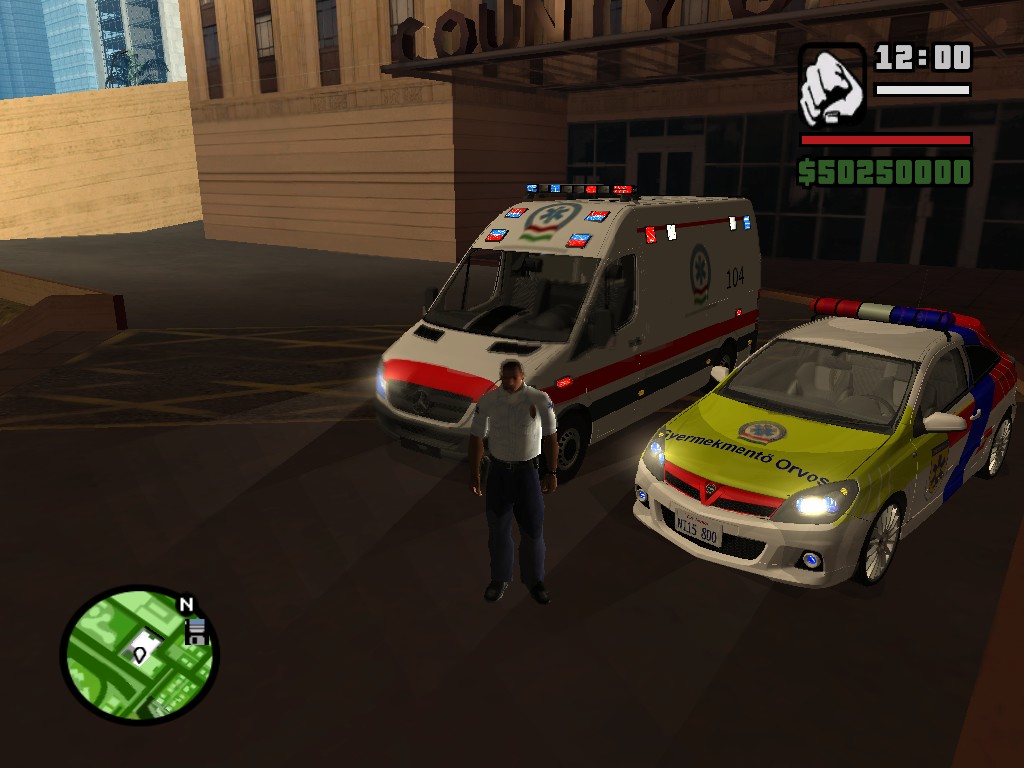
Task: Click the fist weapon icon
Action: click(832, 84)
